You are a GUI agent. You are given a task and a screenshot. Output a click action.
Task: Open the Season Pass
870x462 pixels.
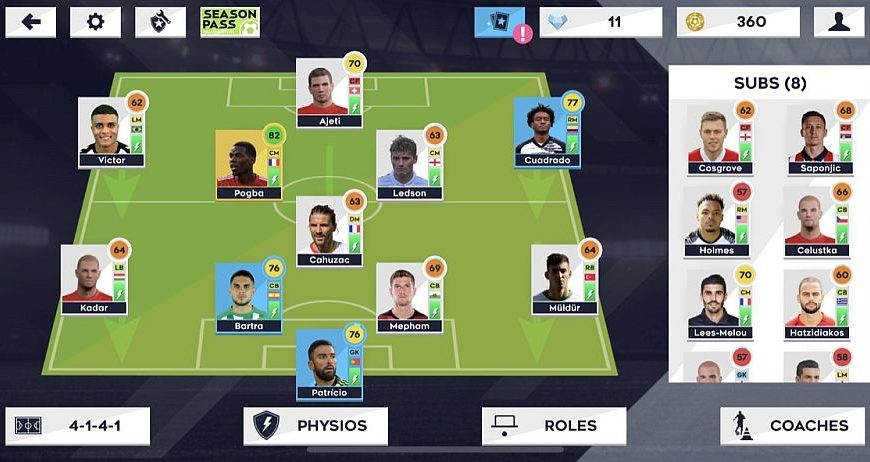pos(229,22)
